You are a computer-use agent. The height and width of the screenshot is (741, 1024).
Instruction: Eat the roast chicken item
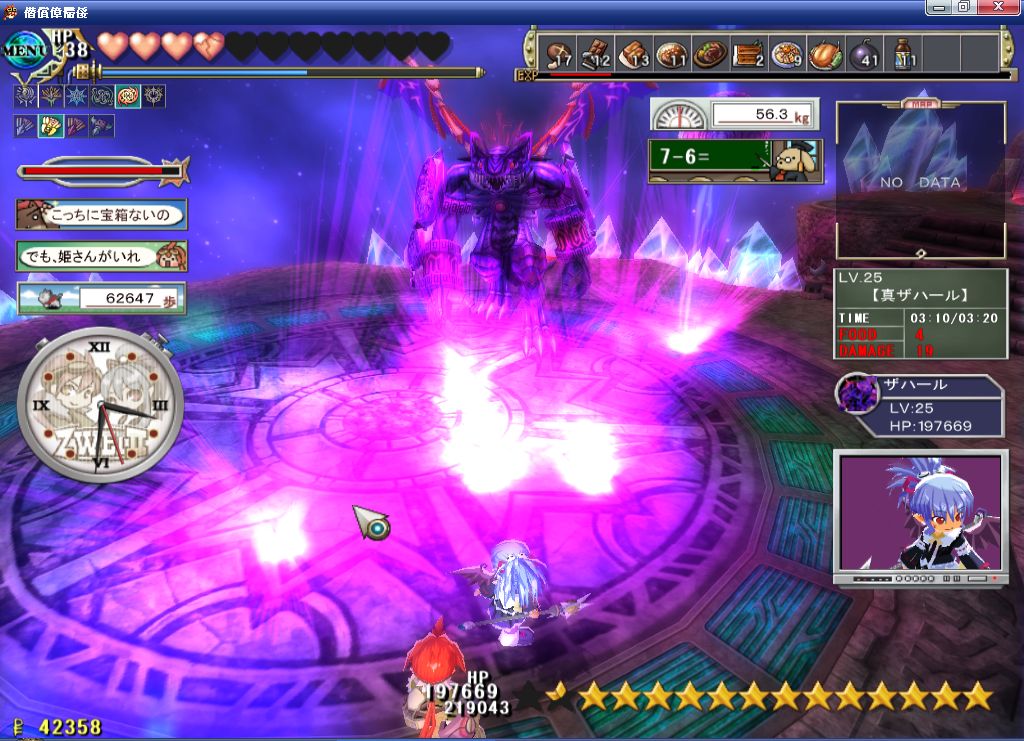[826, 53]
